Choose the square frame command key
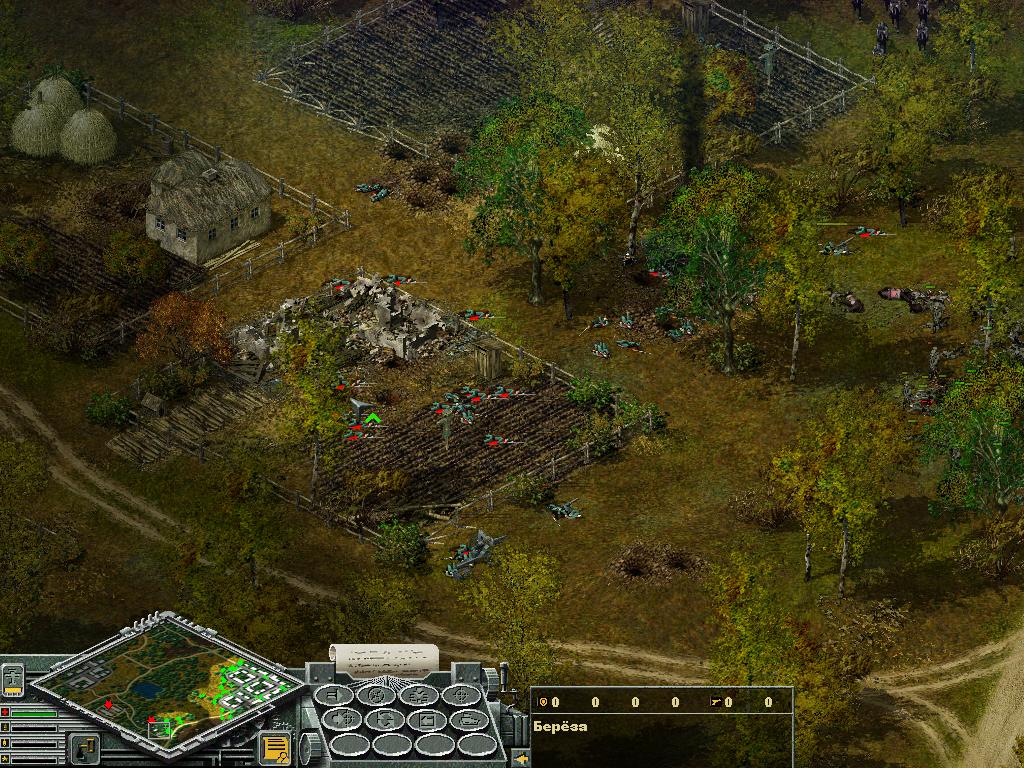1024x768 pixels. click(428, 720)
